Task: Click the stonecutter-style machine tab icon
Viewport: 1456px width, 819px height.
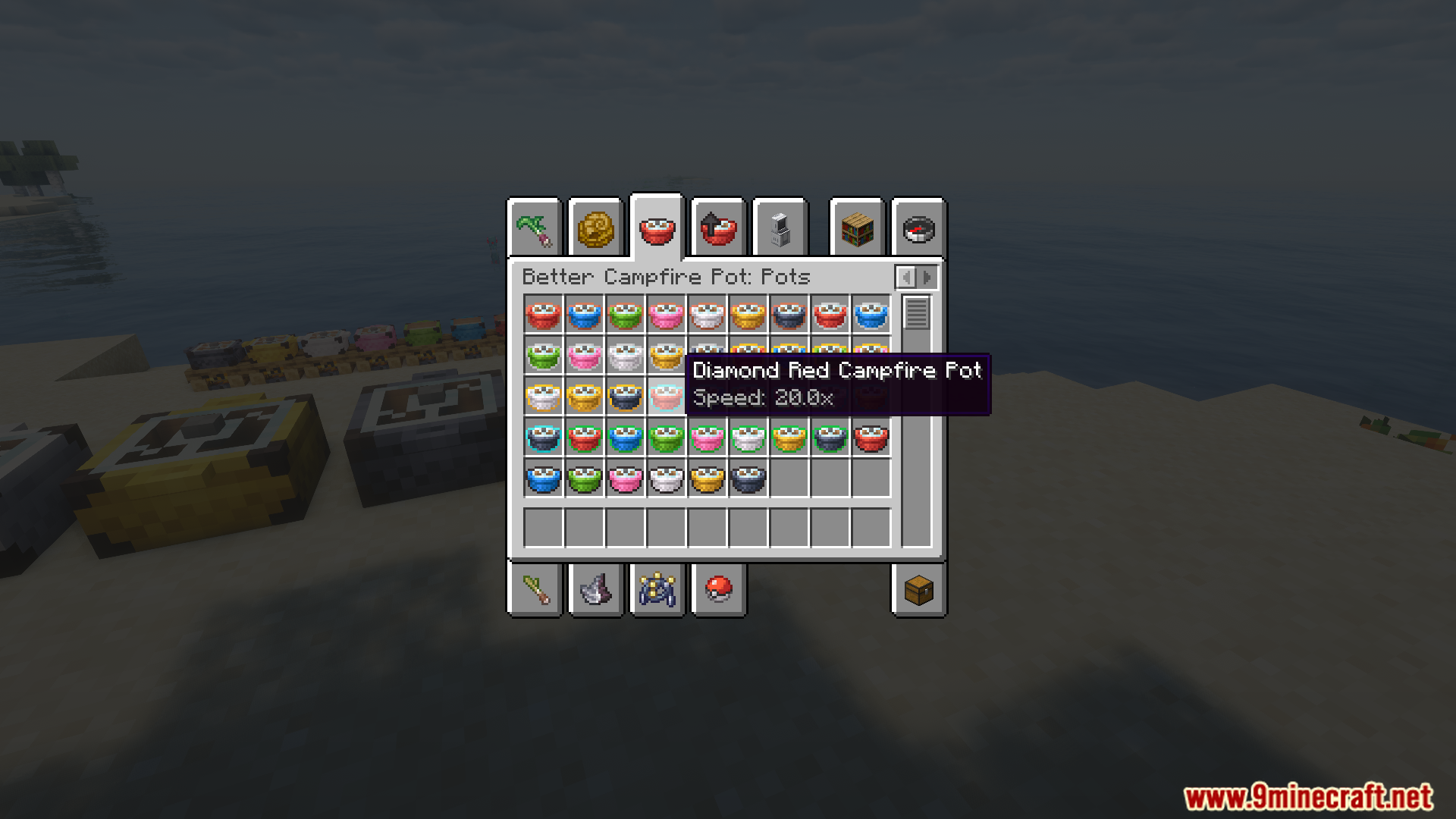Action: 780,227
